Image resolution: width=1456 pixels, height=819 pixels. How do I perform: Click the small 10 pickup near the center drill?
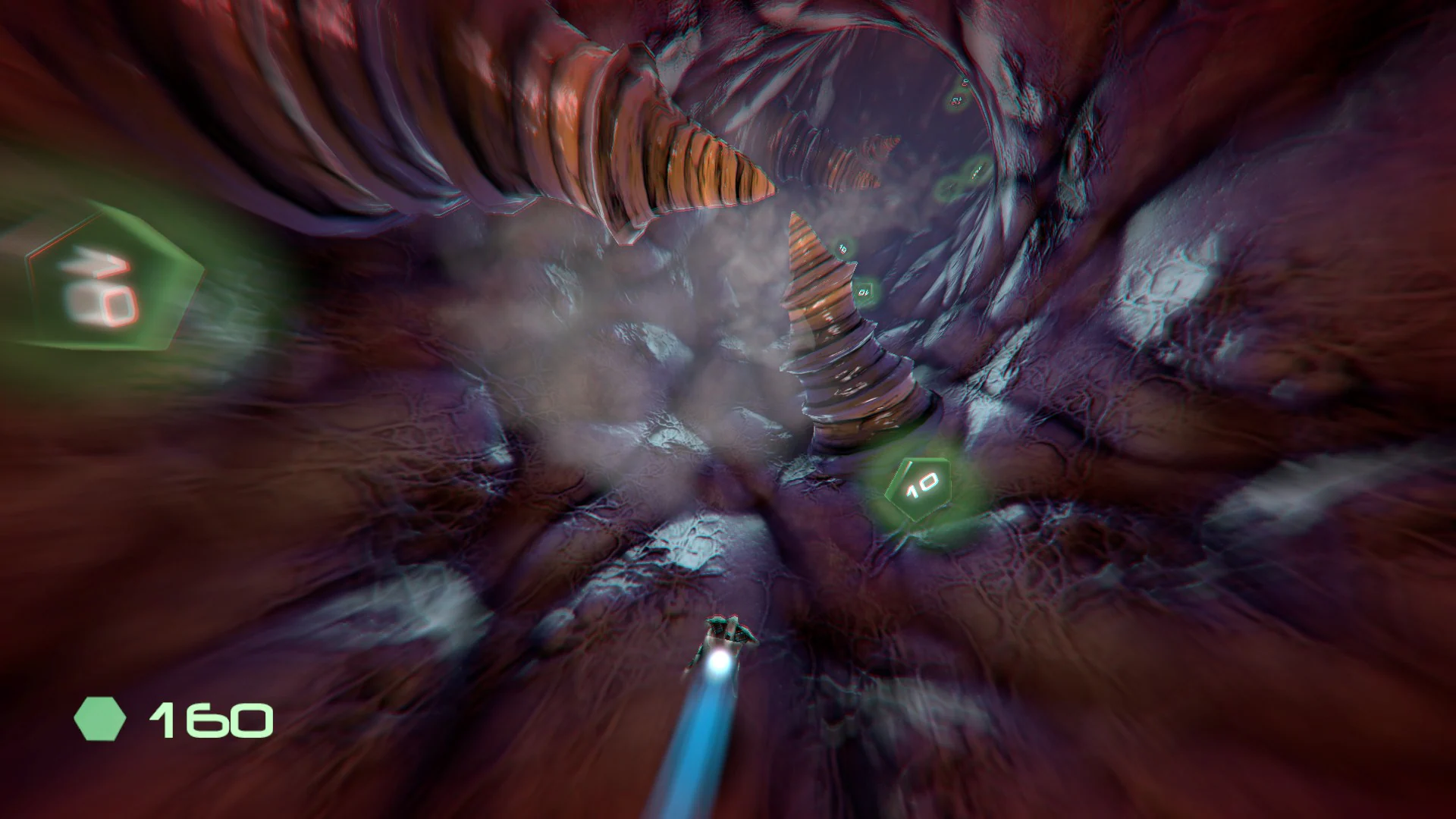tap(842, 246)
